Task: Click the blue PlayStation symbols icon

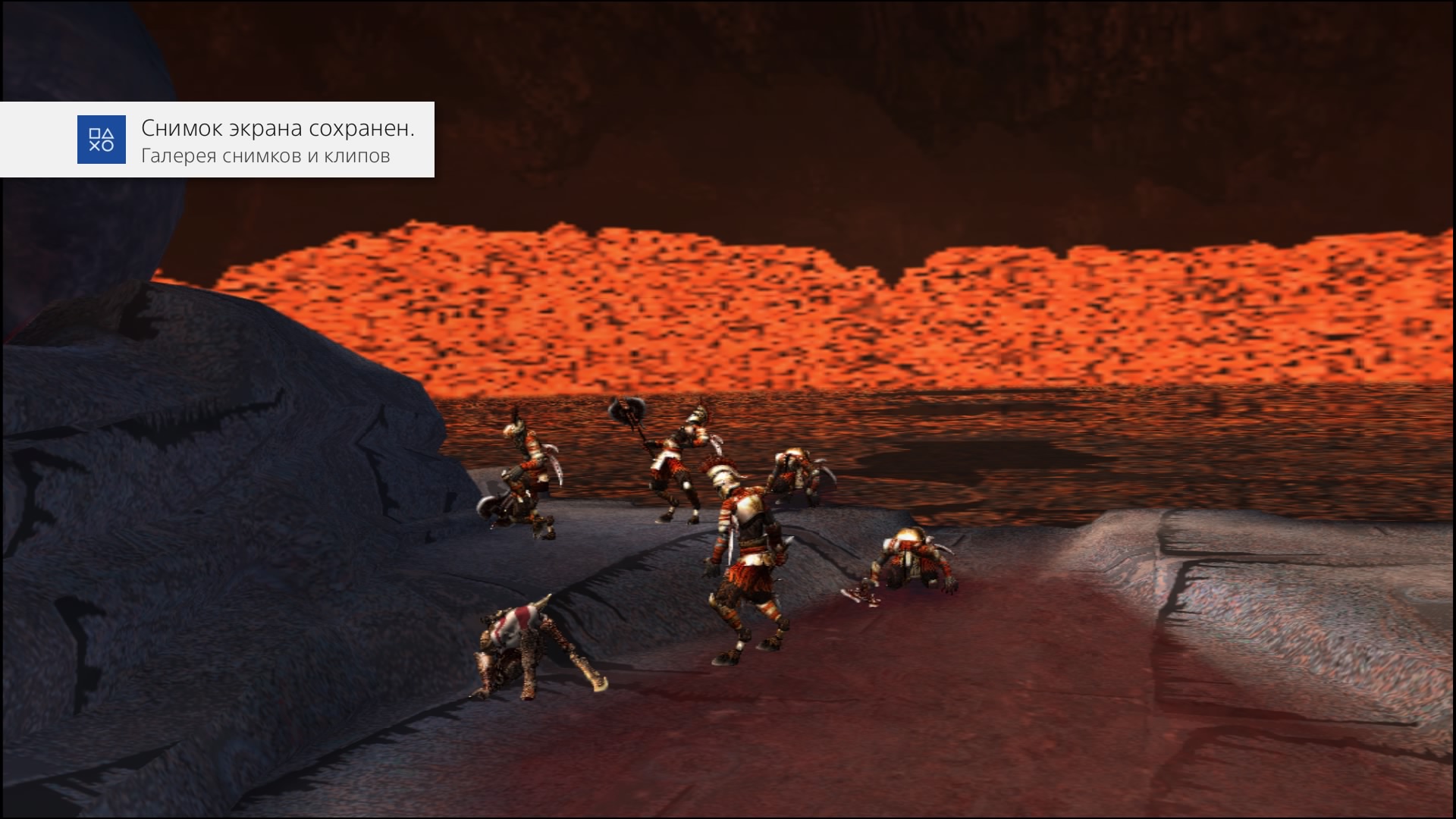Action: 102,140
